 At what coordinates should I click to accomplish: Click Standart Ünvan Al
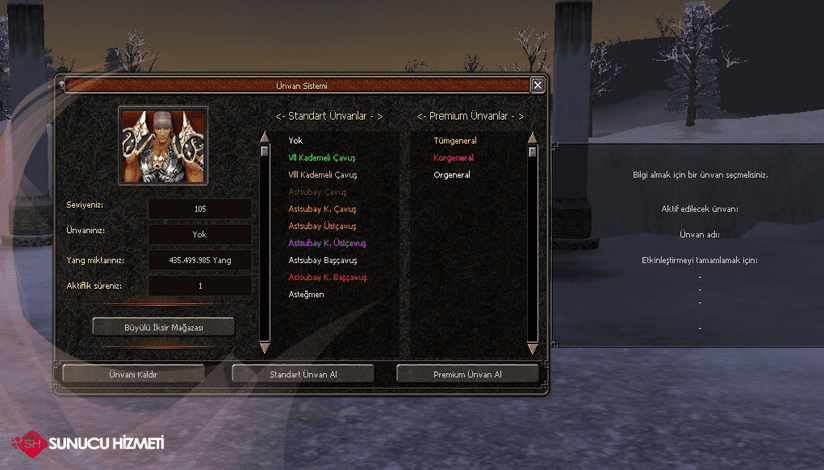click(303, 374)
